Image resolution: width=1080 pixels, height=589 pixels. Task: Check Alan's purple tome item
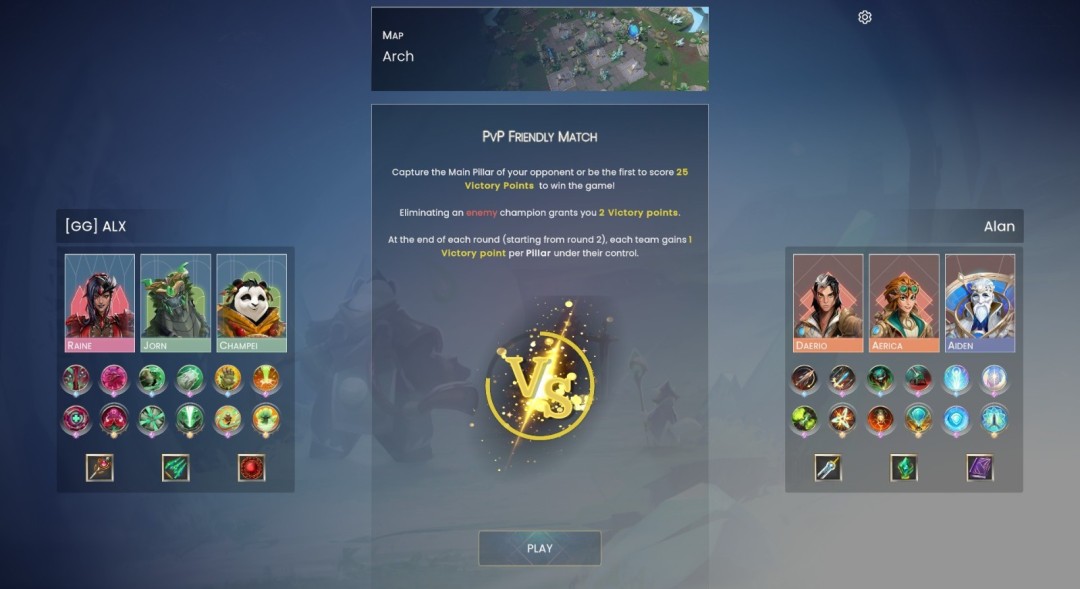(980, 468)
